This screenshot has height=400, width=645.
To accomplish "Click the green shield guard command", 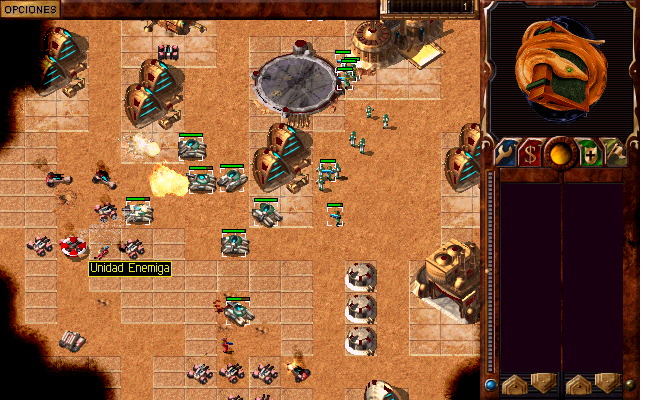I will coord(590,154).
